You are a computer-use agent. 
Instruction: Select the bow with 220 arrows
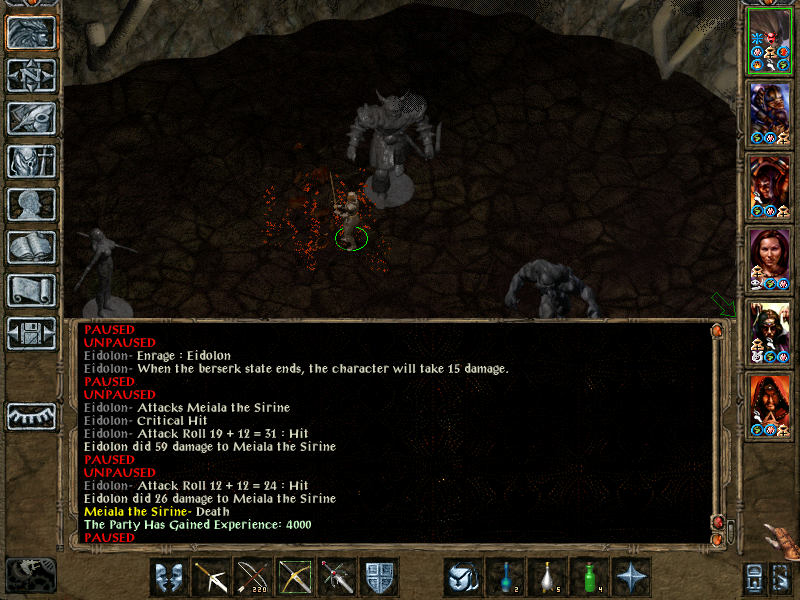[x=253, y=577]
